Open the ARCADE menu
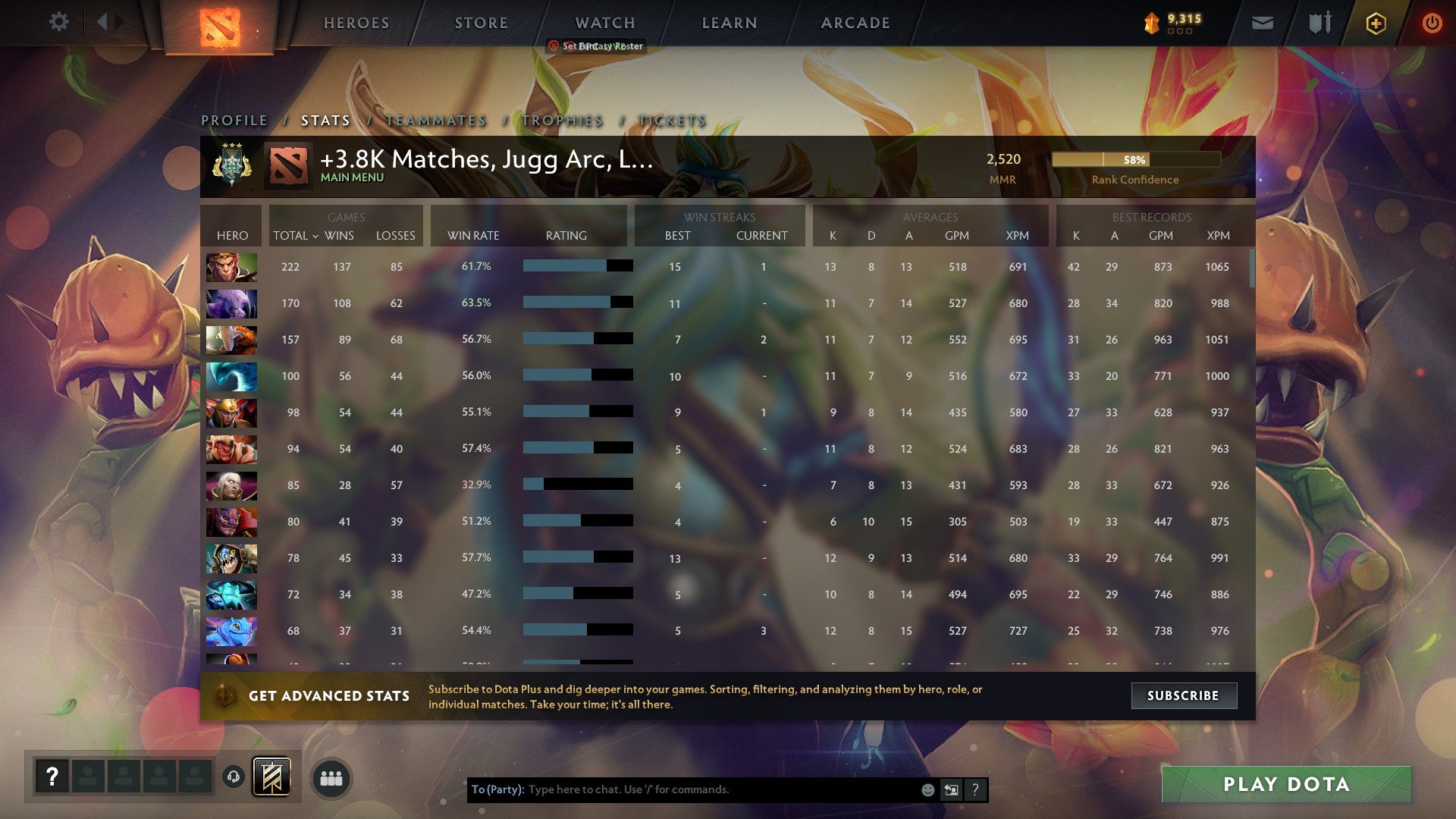This screenshot has height=819, width=1456. (x=855, y=23)
